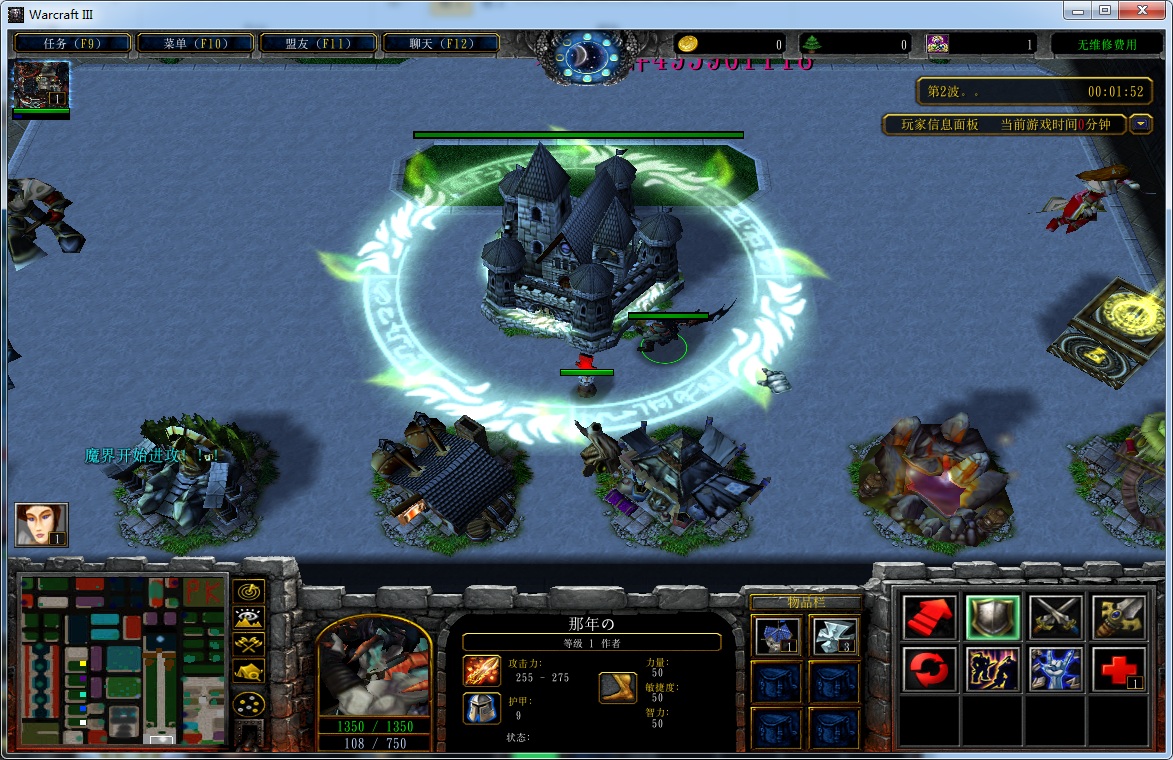Toggle ally color mode with crossed-axes button
The height and width of the screenshot is (760, 1173).
[x=249, y=645]
